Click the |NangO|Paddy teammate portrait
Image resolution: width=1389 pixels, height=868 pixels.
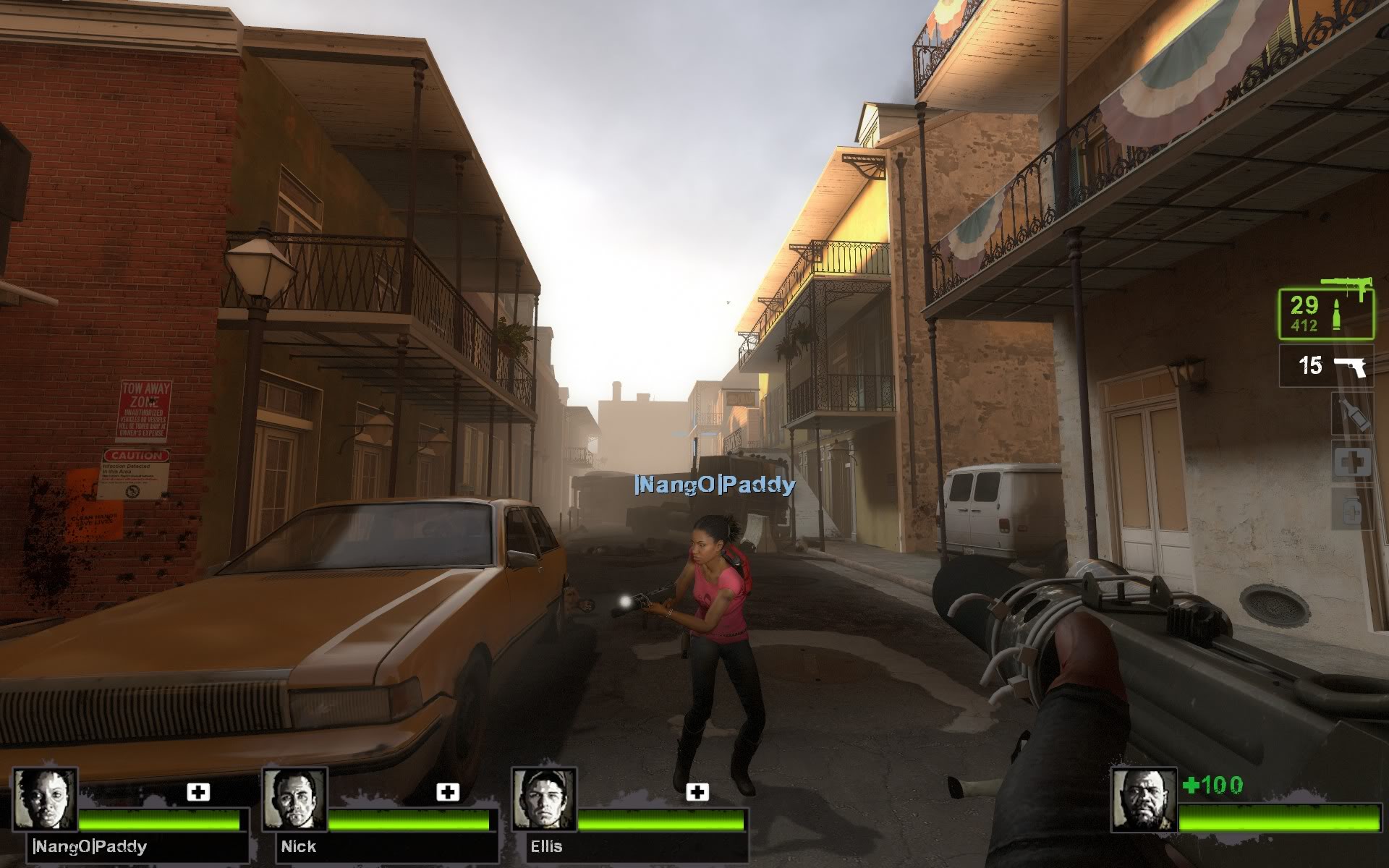coord(46,799)
